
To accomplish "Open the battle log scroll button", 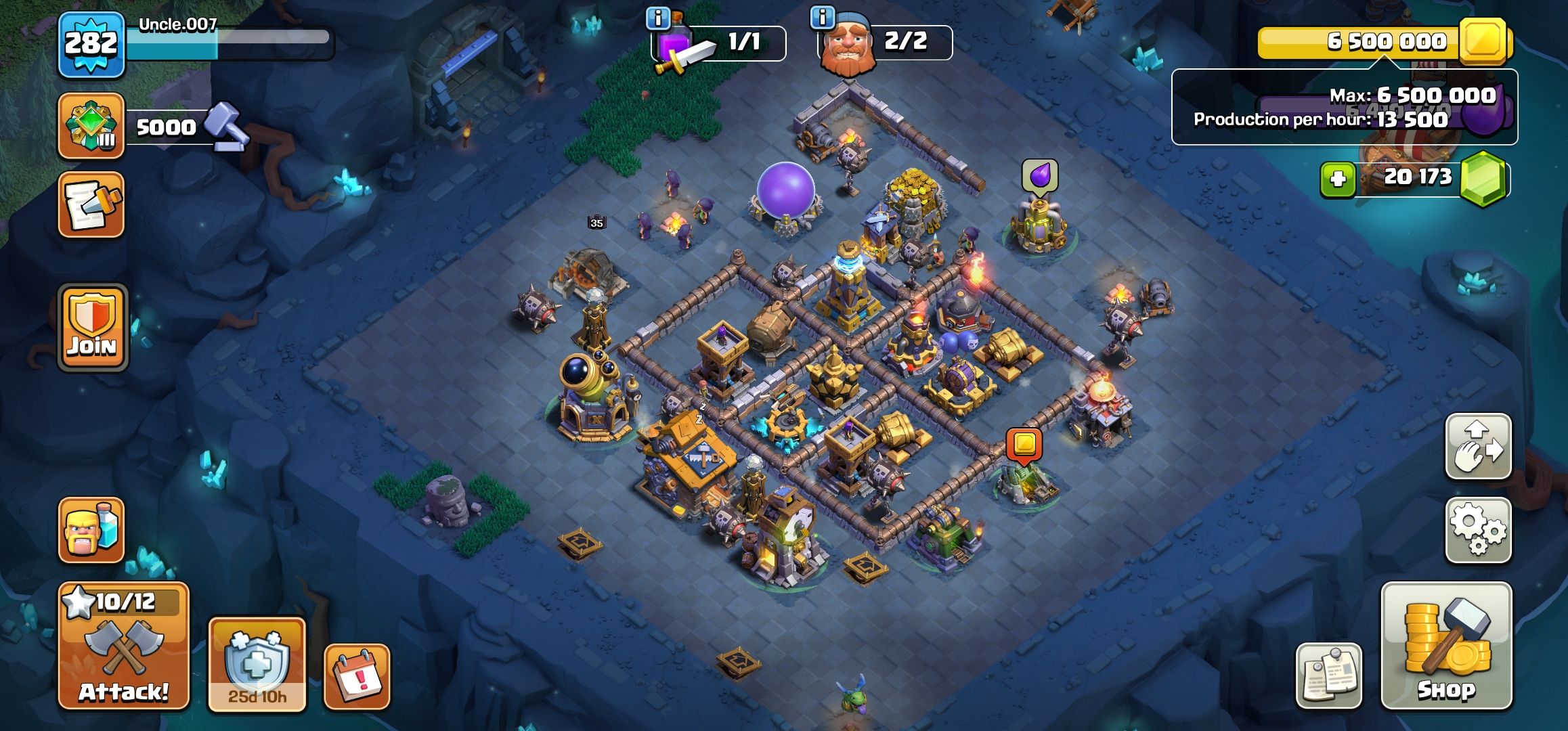I will click(x=91, y=204).
